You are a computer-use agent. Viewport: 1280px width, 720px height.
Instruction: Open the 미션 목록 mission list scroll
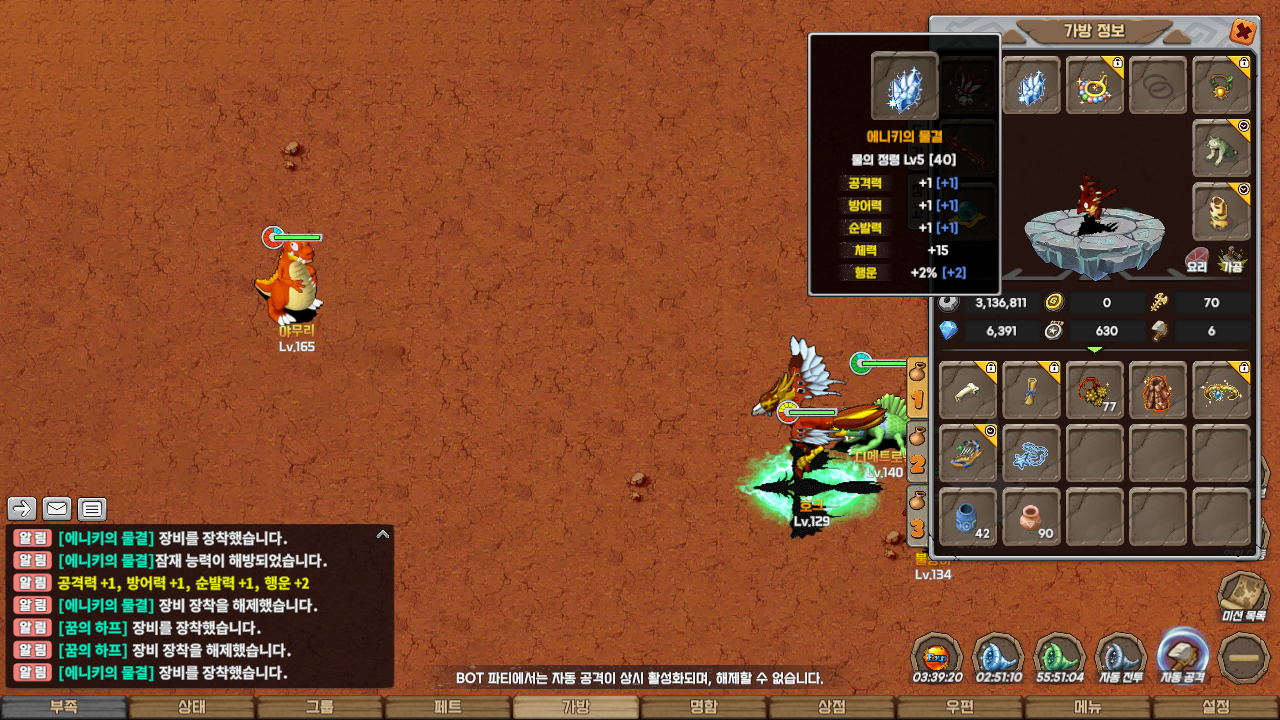click(1244, 594)
